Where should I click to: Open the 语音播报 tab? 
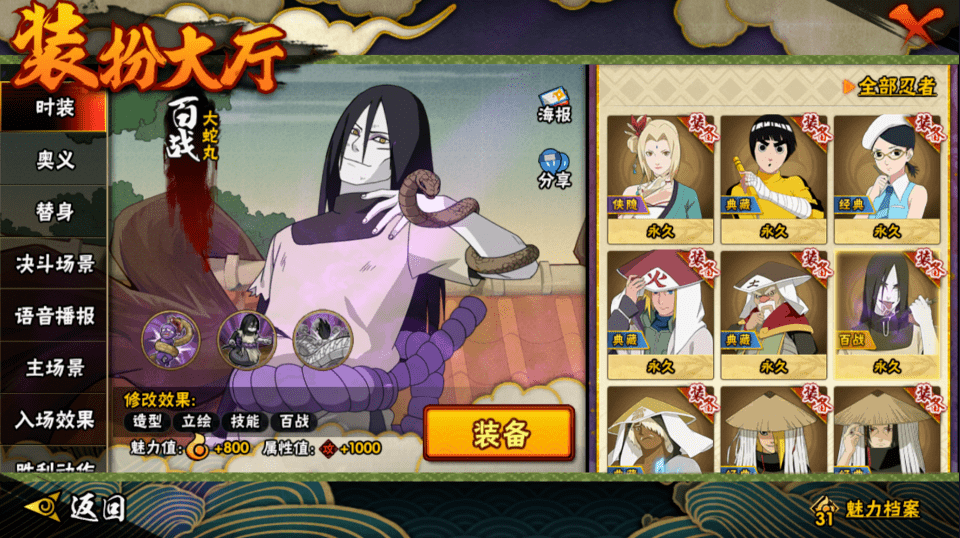tap(54, 316)
